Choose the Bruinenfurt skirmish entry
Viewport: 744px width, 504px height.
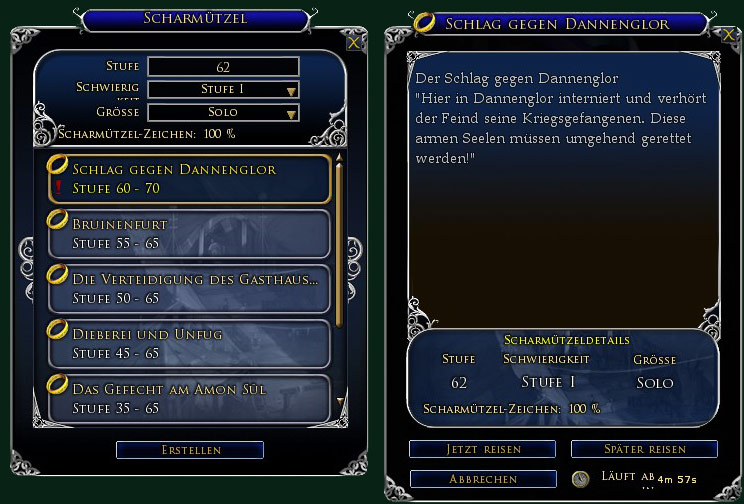click(189, 233)
